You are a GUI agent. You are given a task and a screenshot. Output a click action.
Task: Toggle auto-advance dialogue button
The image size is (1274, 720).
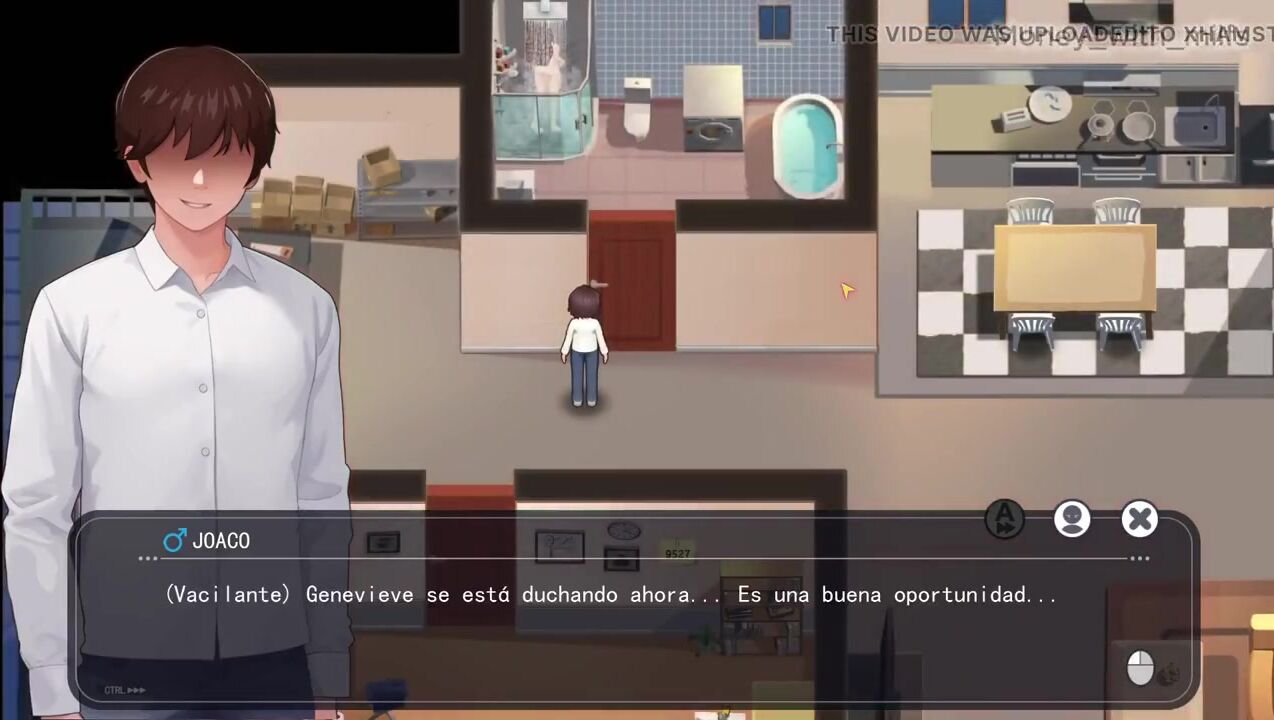1004,519
